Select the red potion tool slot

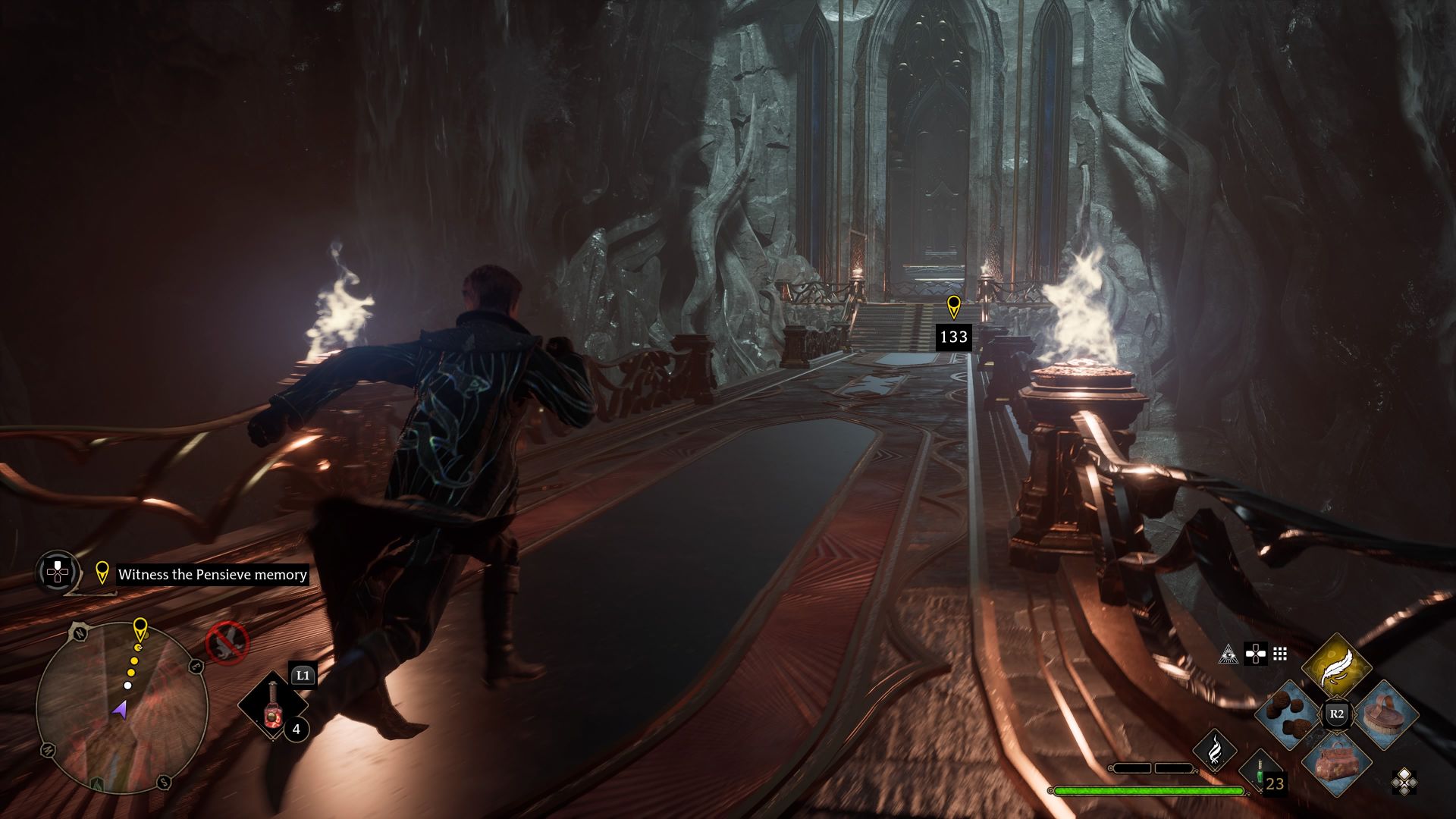click(x=271, y=708)
